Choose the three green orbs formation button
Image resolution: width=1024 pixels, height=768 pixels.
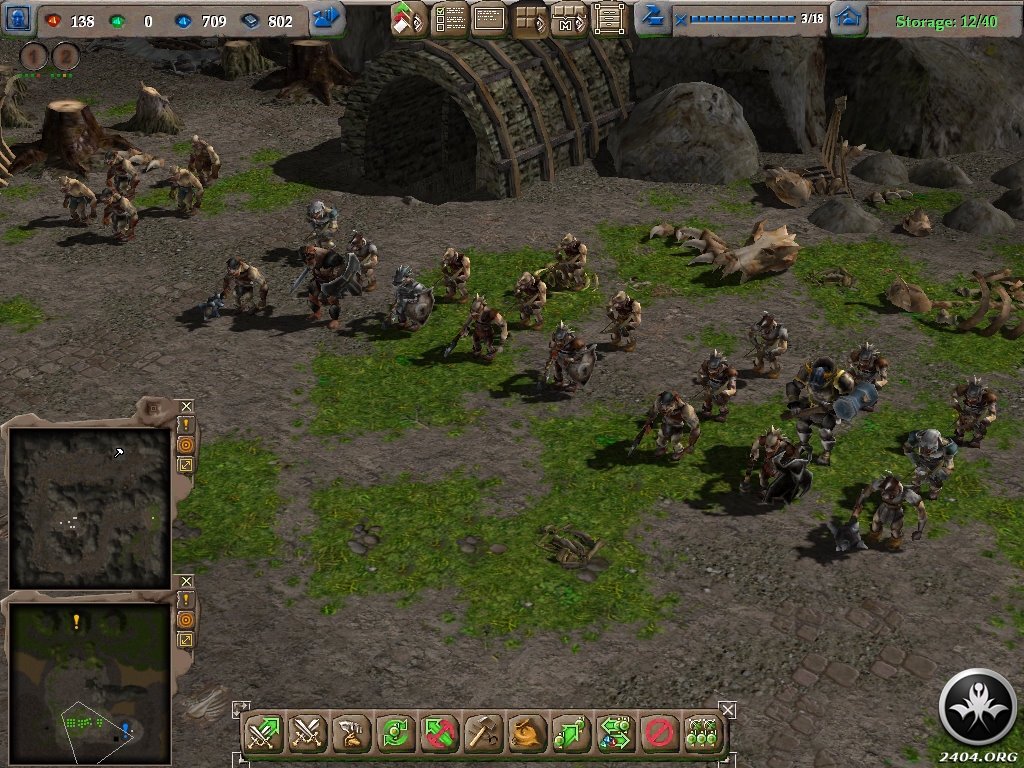pos(703,734)
